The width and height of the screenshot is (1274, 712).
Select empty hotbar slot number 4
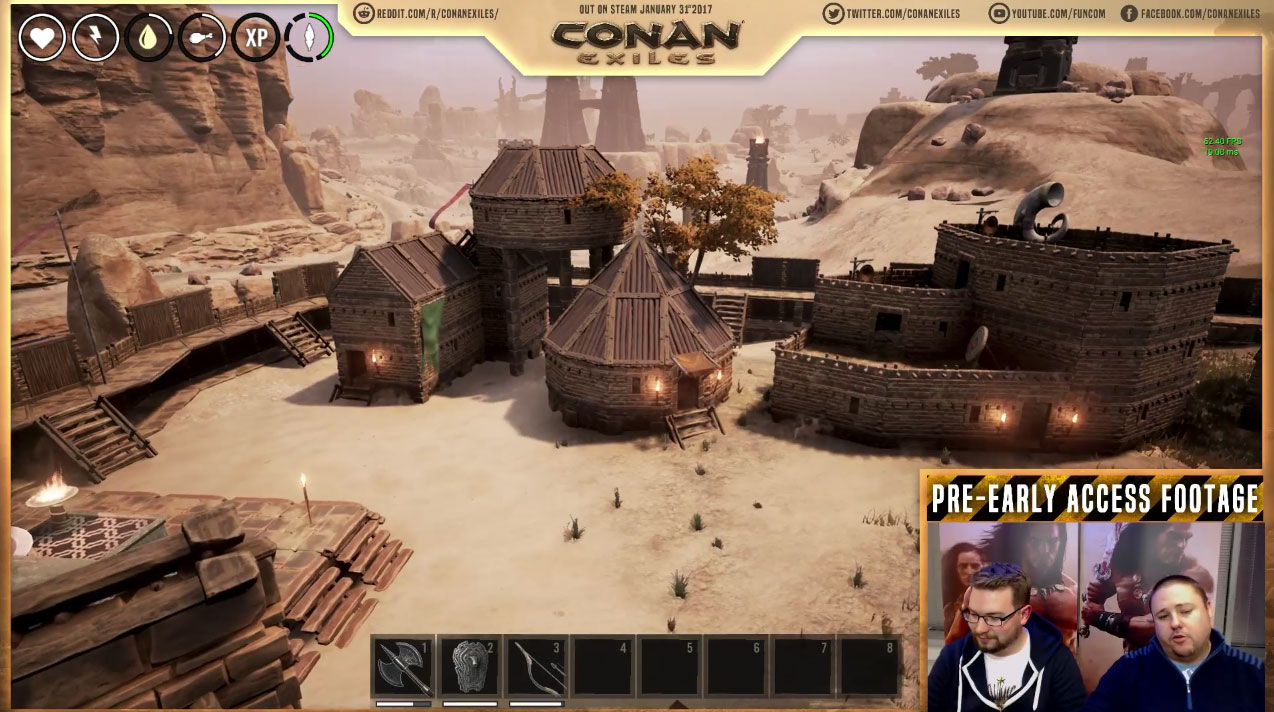click(x=603, y=666)
